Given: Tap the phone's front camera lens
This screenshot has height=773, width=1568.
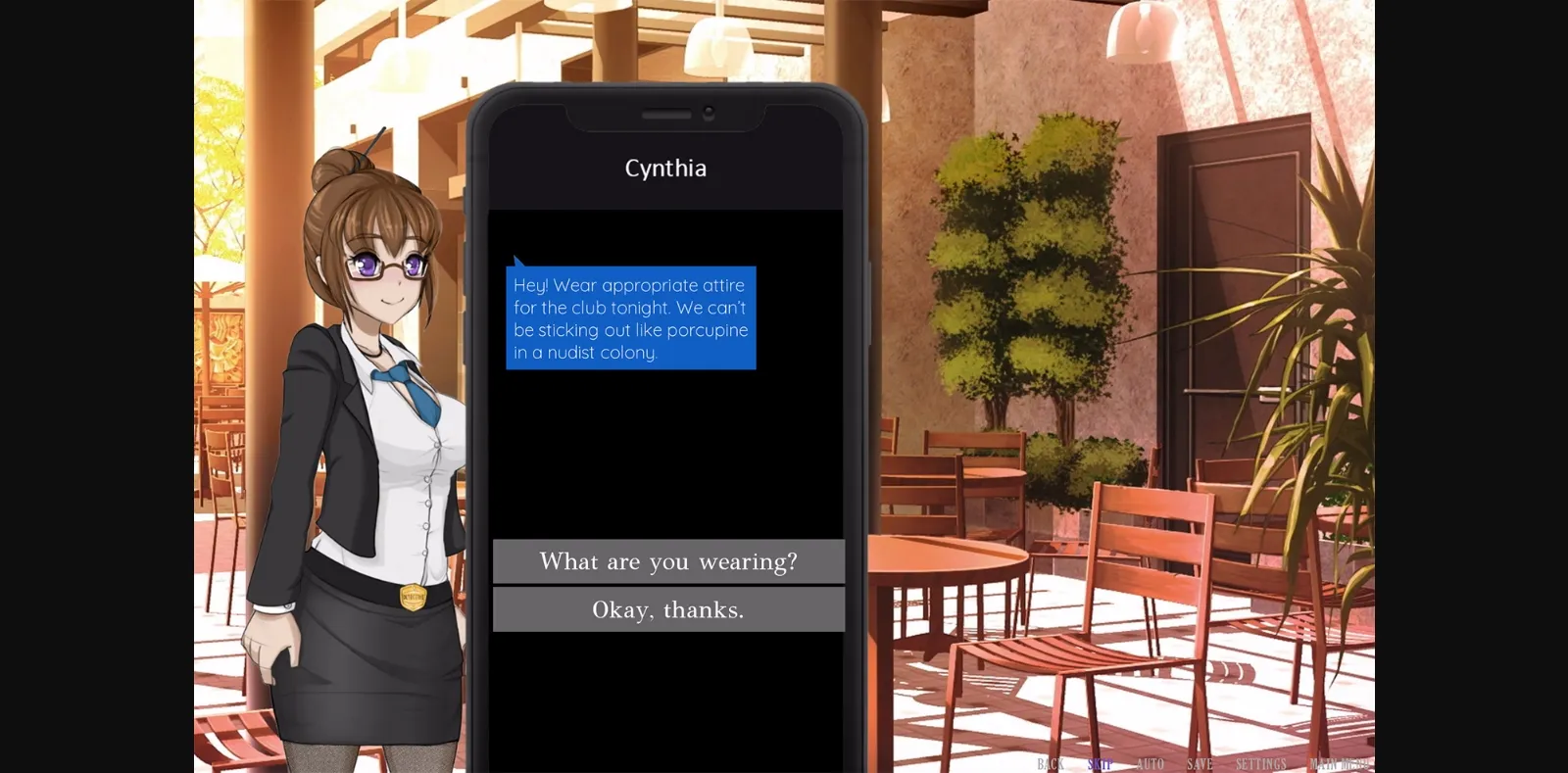Looking at the screenshot, I should pyautogui.click(x=710, y=111).
